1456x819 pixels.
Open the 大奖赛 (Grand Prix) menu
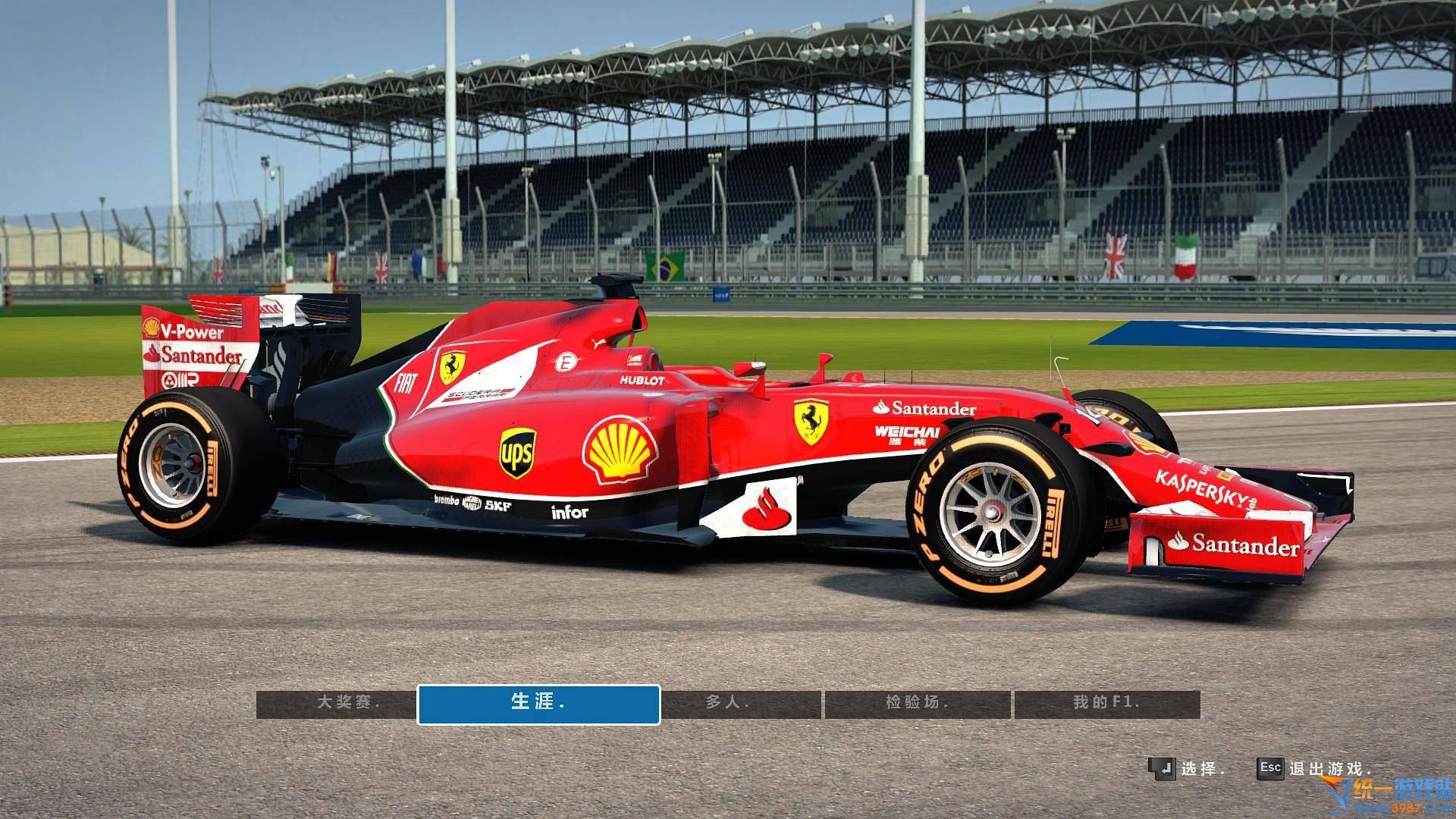pos(336,703)
